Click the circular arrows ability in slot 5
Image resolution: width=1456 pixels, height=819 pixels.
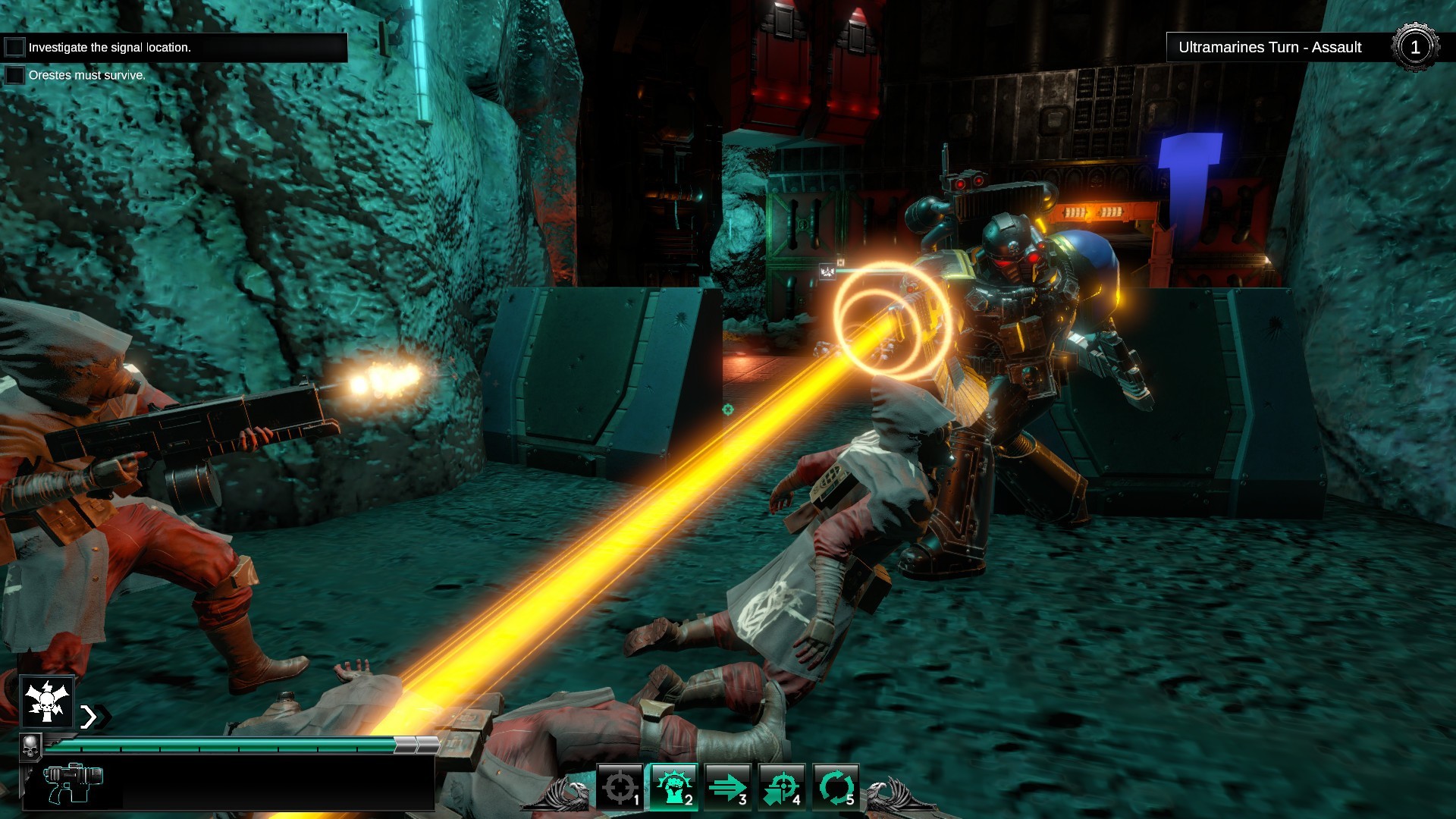(835, 786)
